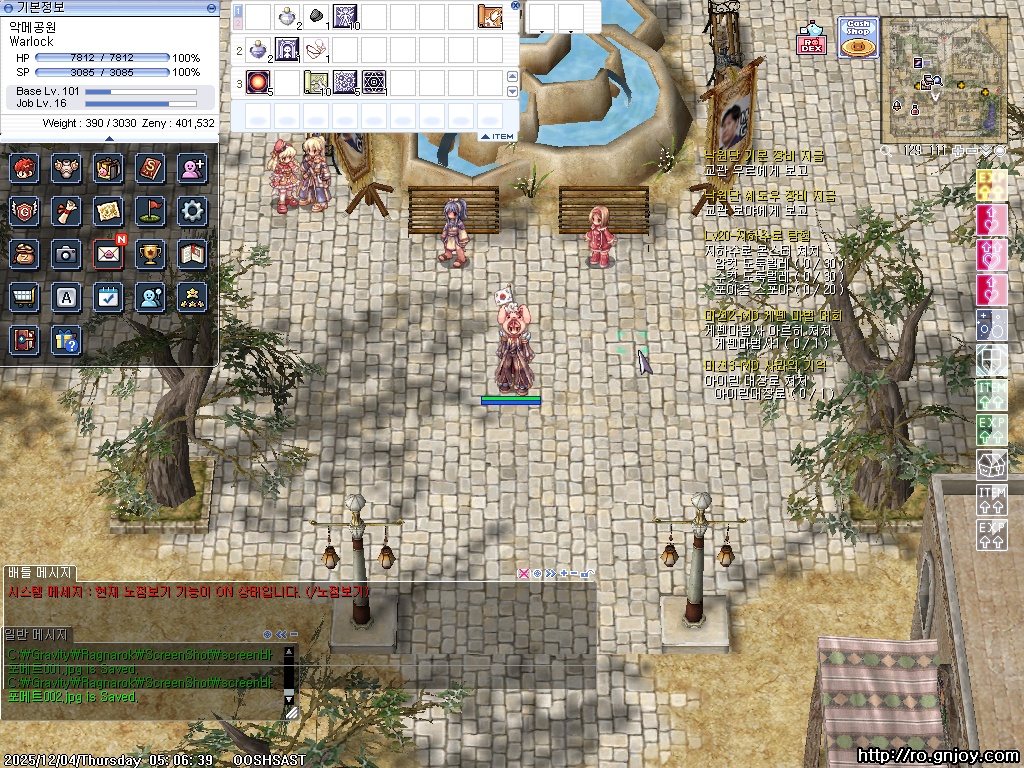Toggle the ITEM hotbar expander

click(x=497, y=136)
